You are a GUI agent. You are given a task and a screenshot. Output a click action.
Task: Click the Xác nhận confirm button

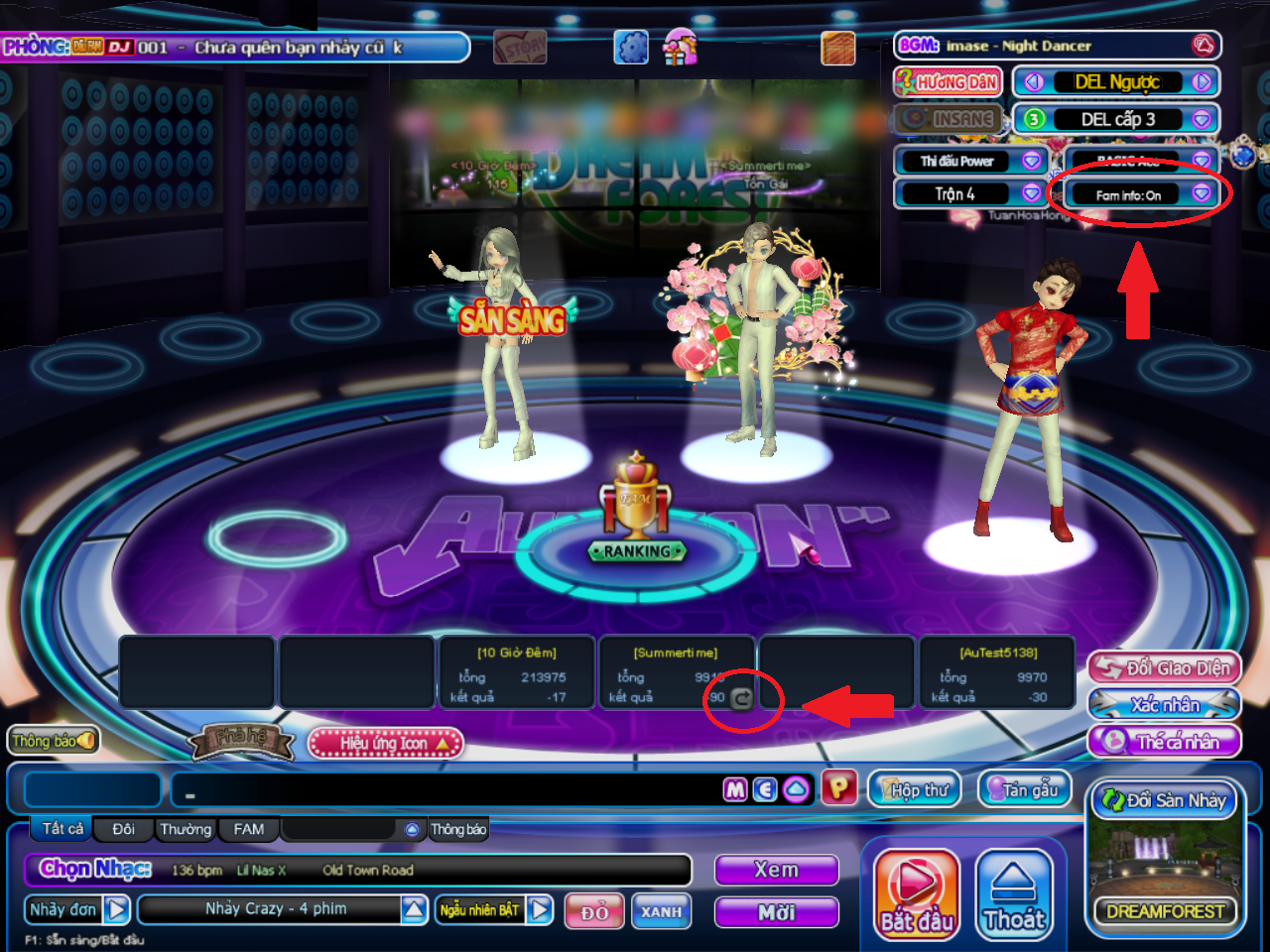tap(1165, 705)
